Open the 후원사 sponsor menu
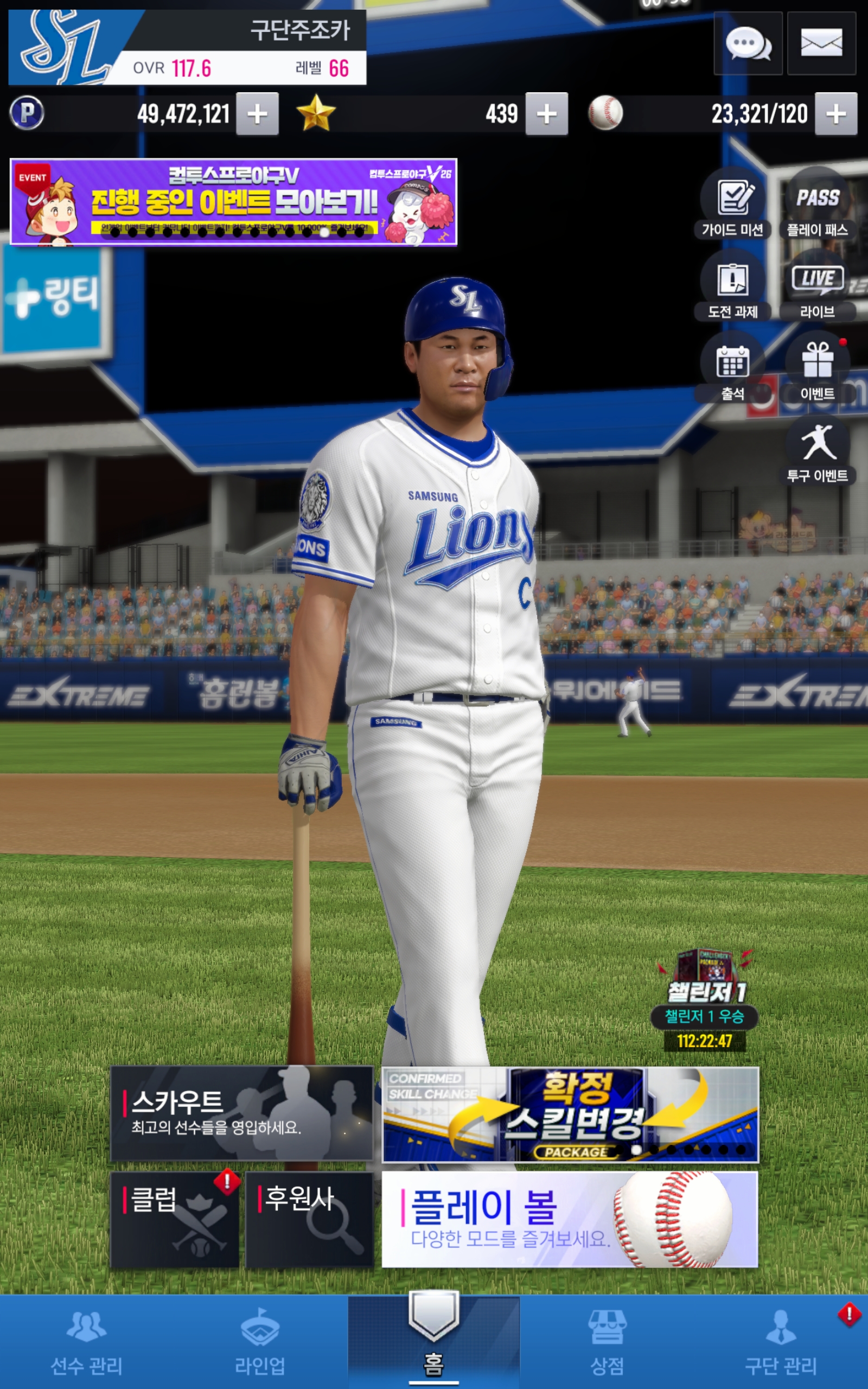The width and height of the screenshot is (868, 1389). click(309, 1219)
